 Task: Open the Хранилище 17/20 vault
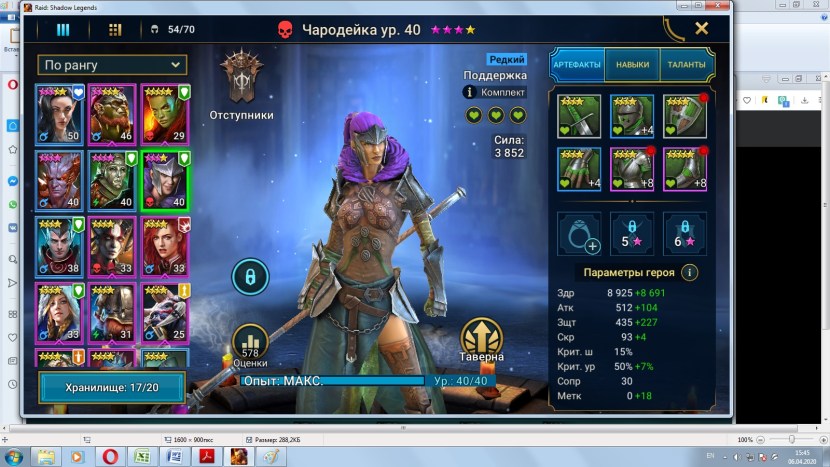pos(112,387)
